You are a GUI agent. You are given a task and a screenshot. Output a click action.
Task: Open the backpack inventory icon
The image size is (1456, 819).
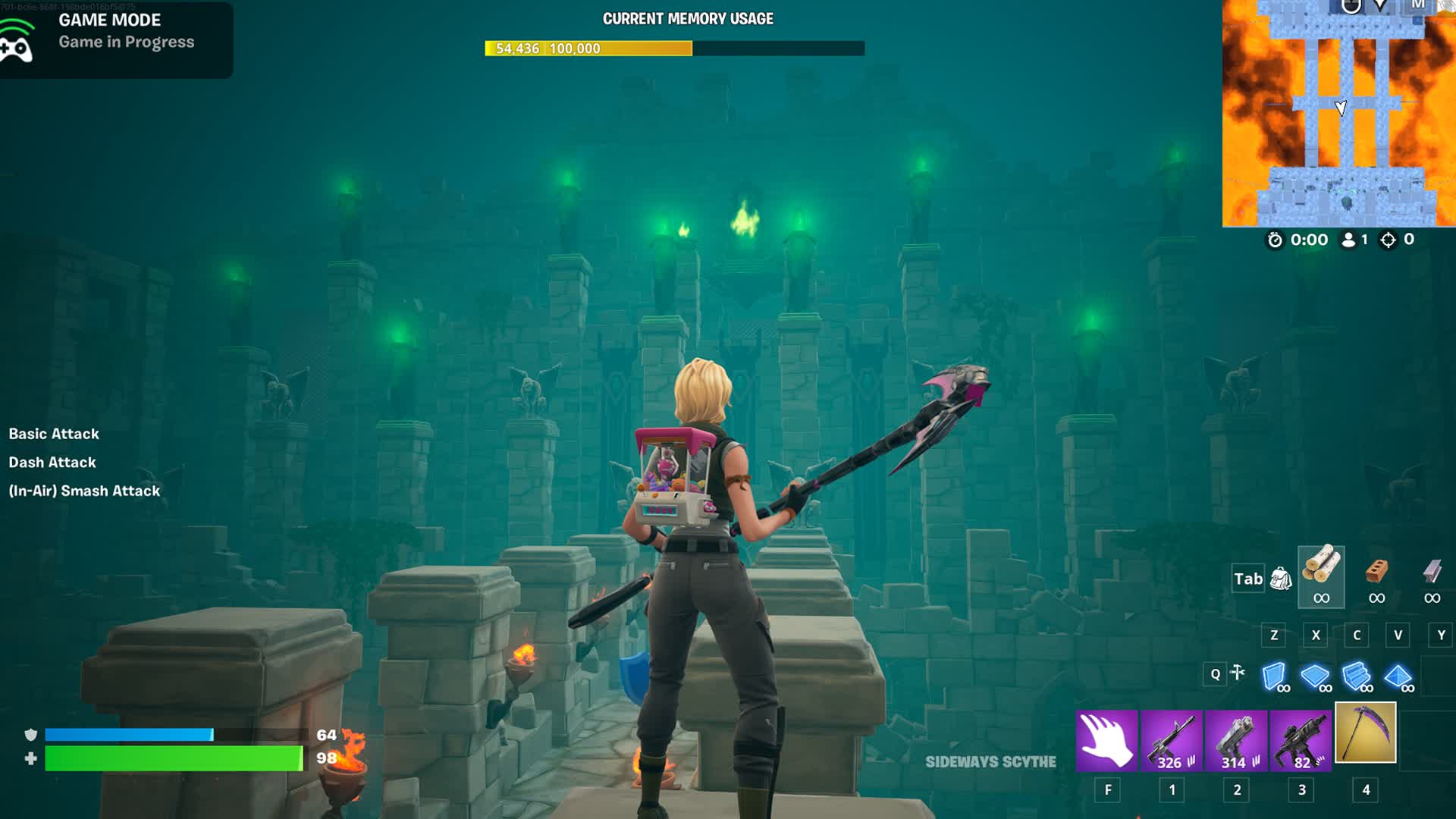(1281, 579)
